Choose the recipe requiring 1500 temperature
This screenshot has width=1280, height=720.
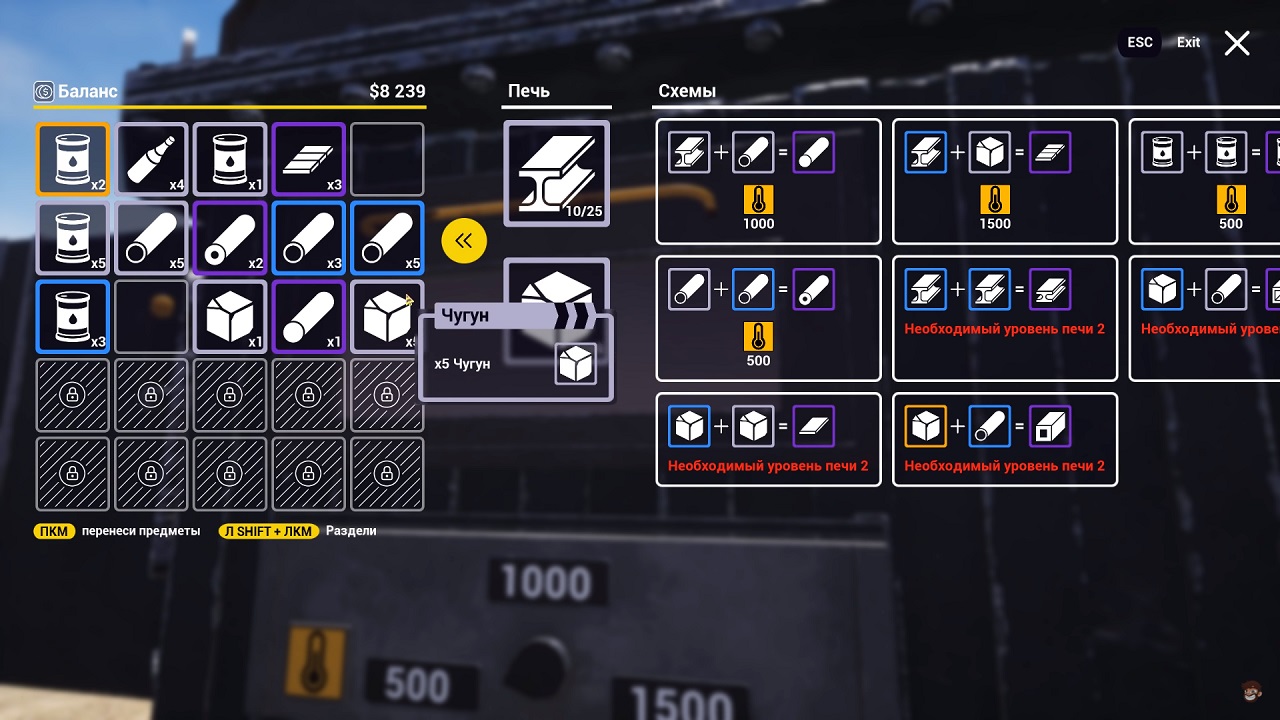(1004, 181)
